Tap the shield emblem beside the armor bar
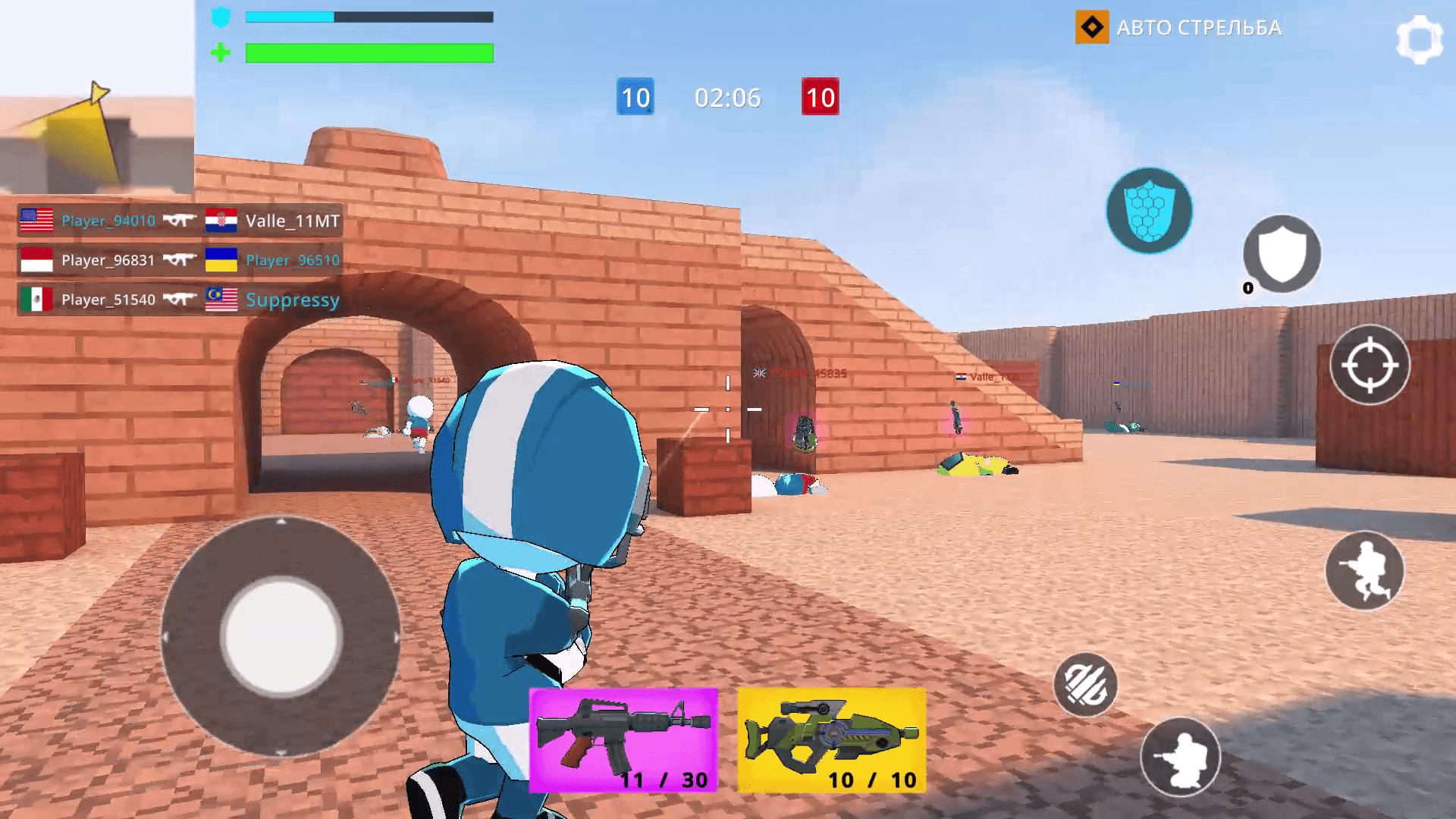1456x819 pixels. [x=221, y=17]
